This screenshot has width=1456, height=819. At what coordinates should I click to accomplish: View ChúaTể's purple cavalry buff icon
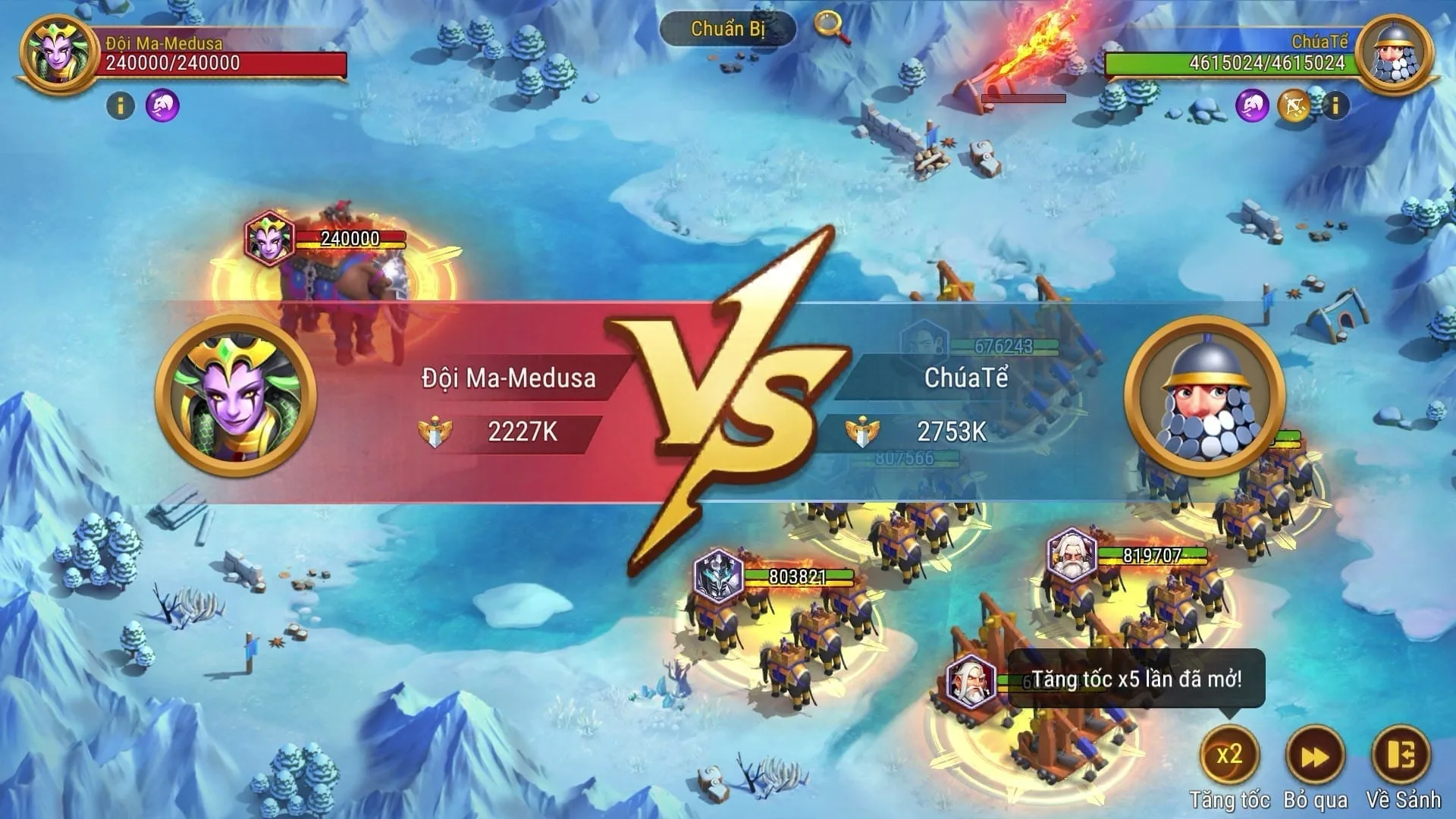(1252, 105)
